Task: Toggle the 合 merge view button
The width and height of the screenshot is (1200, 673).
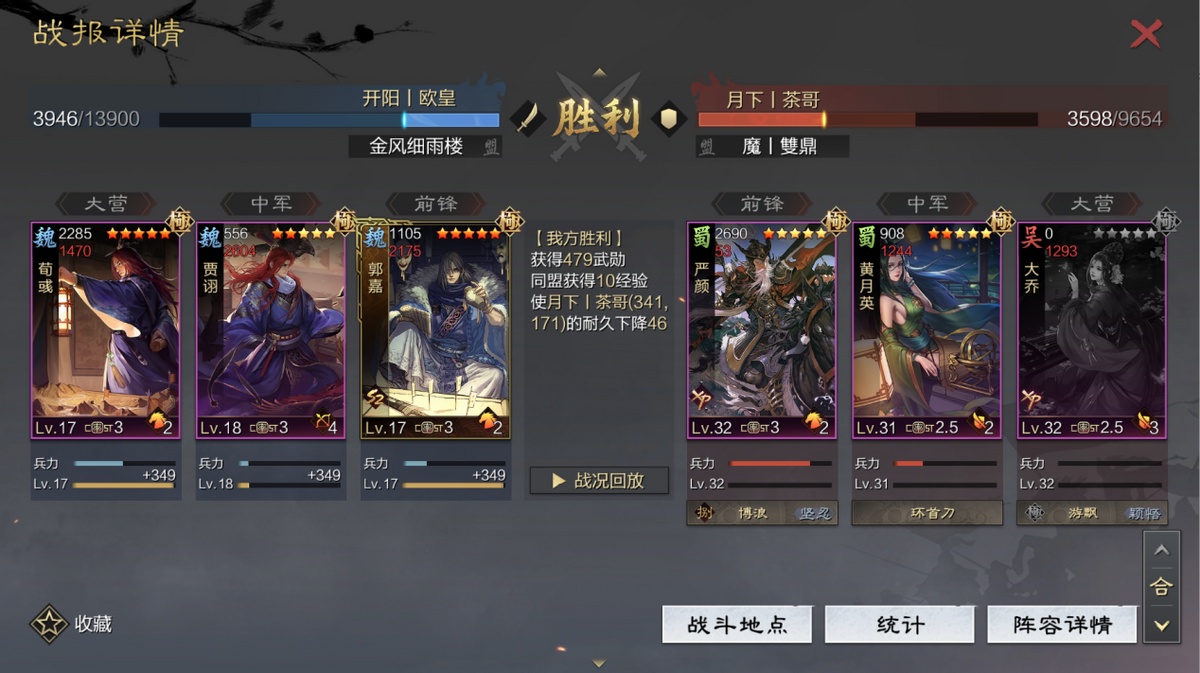Action: (x=1160, y=588)
